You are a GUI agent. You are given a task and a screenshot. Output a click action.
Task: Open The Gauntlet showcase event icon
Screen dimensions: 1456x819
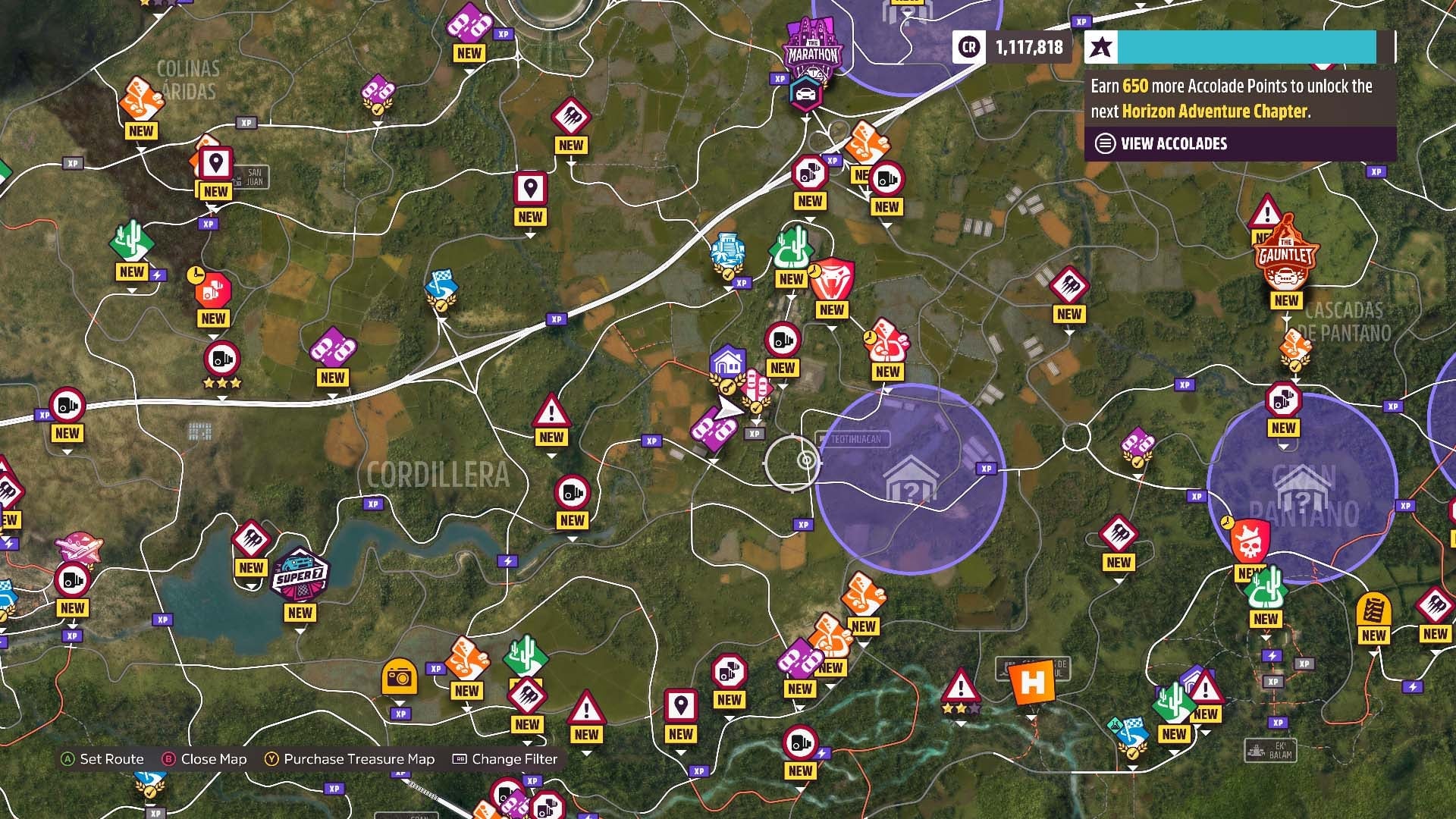[x=1288, y=258]
